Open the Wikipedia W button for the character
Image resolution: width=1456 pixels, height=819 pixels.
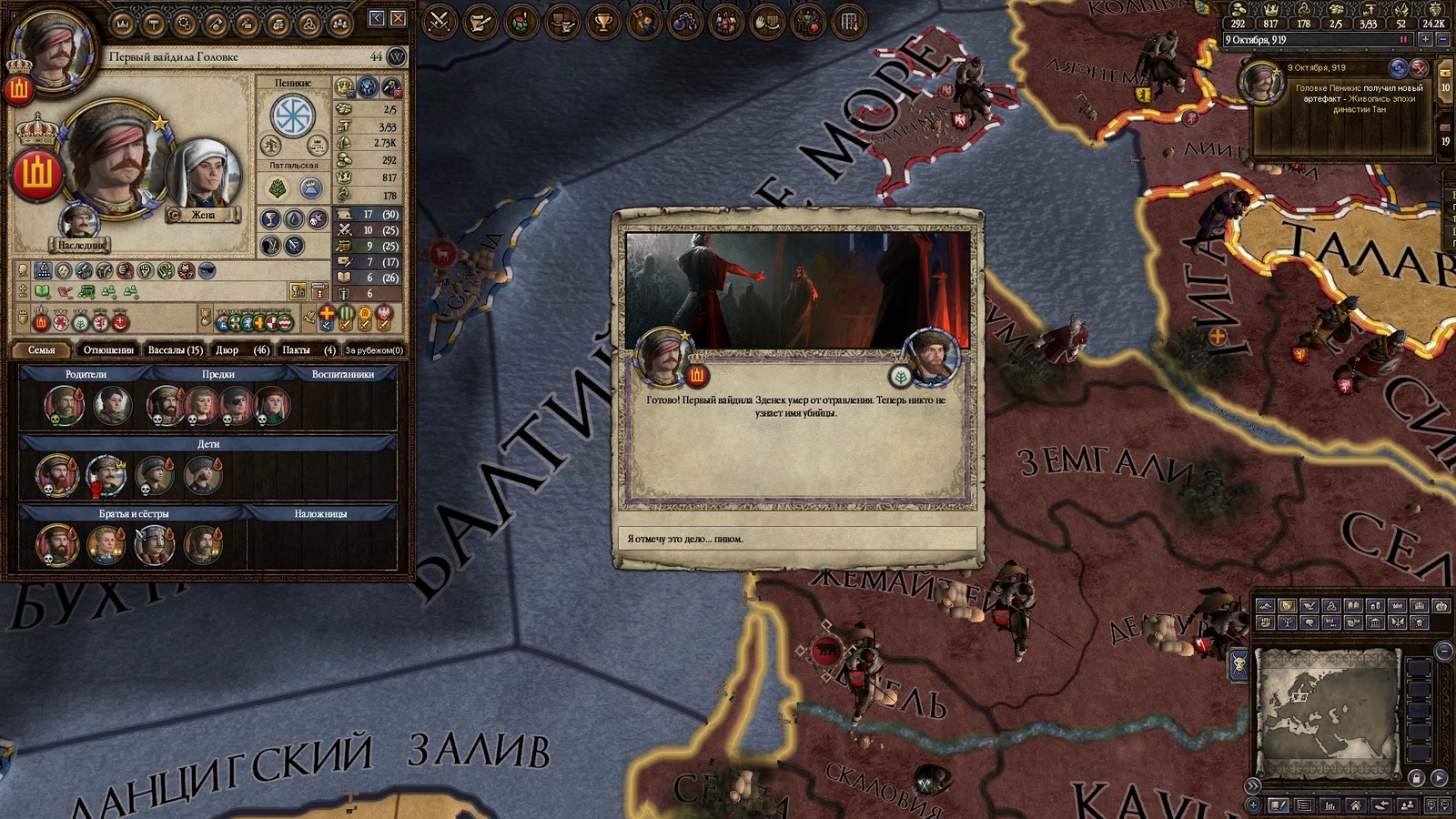(x=397, y=56)
